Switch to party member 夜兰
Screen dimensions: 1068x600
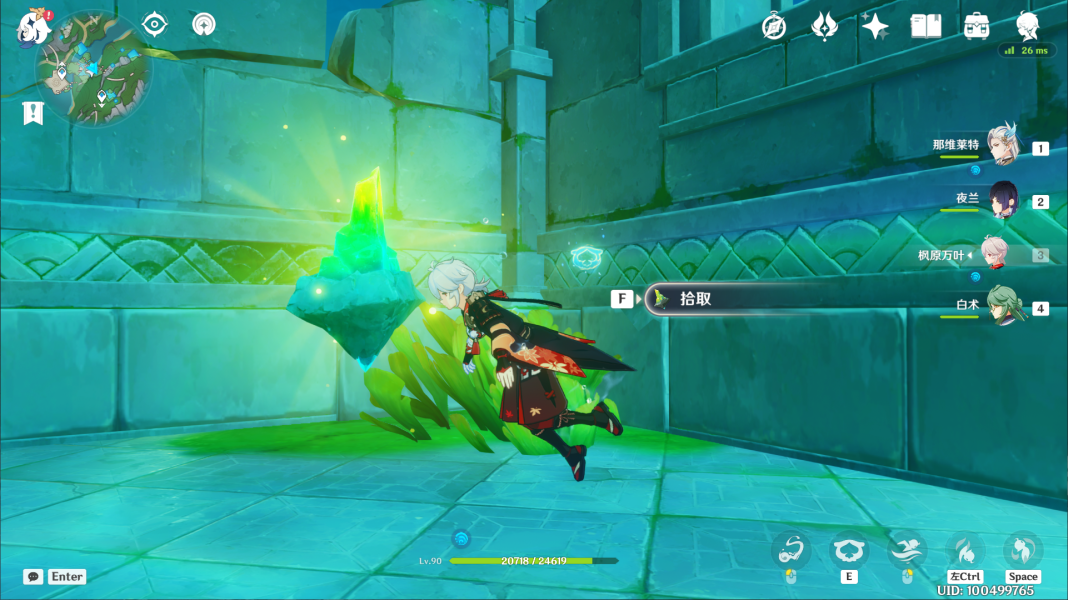click(x=1003, y=200)
